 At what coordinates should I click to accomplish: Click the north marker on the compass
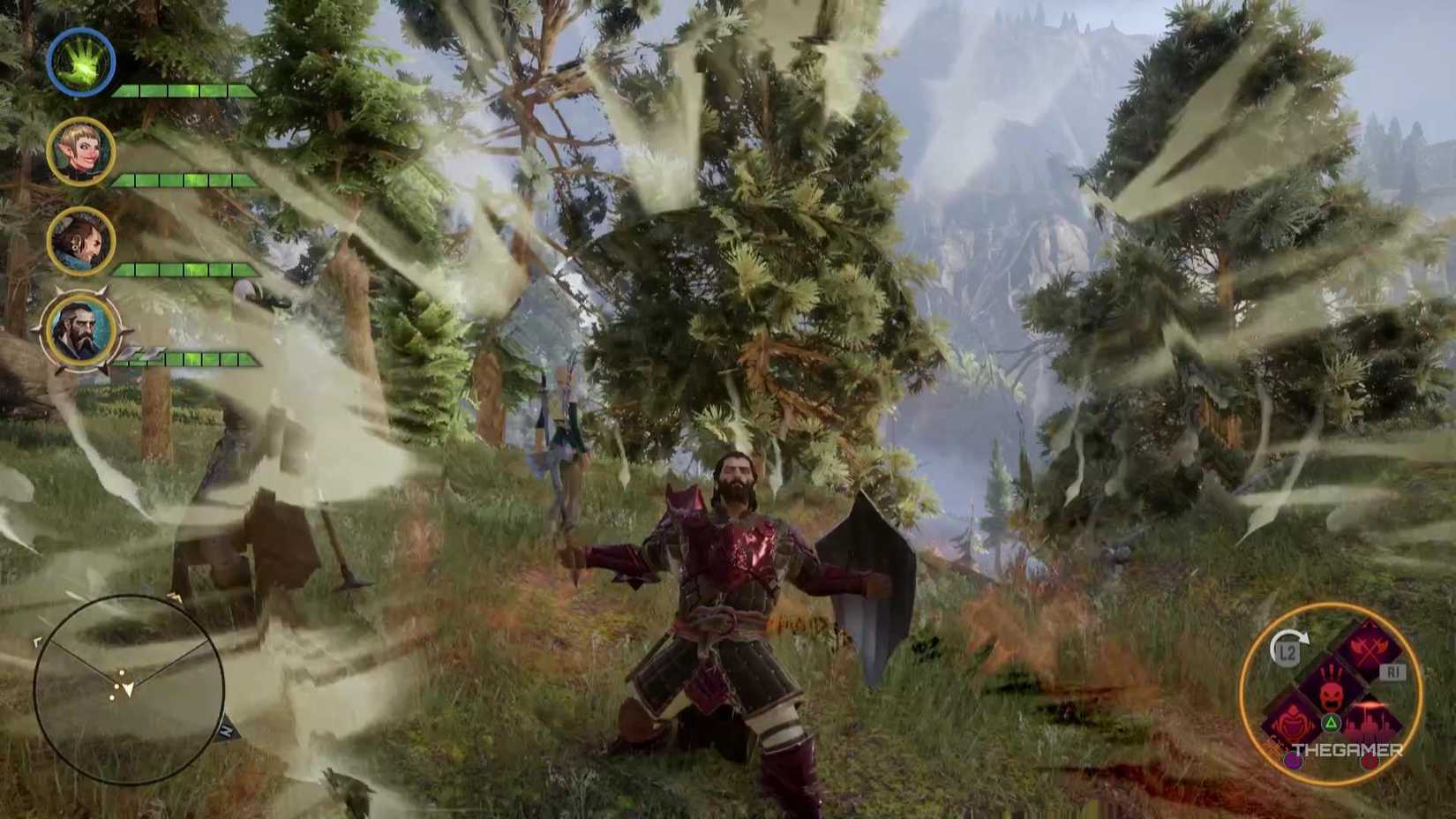pos(225,729)
